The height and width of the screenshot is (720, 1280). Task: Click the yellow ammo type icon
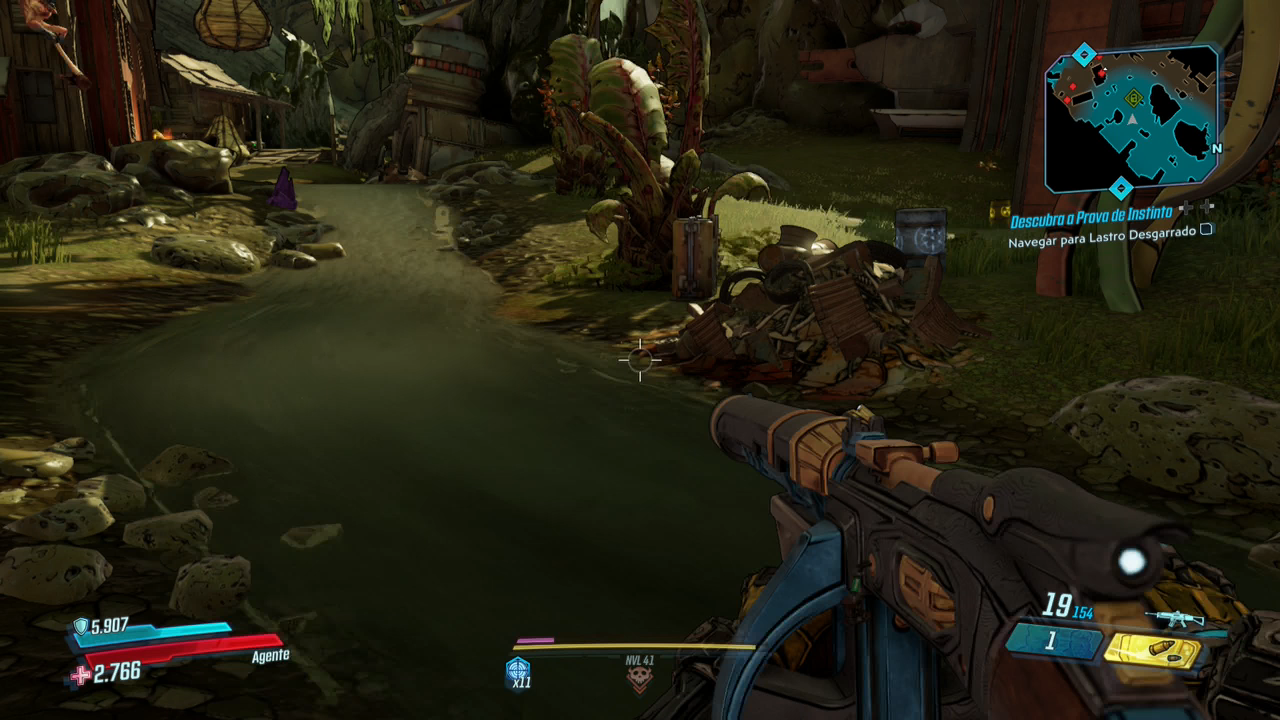click(x=1151, y=650)
